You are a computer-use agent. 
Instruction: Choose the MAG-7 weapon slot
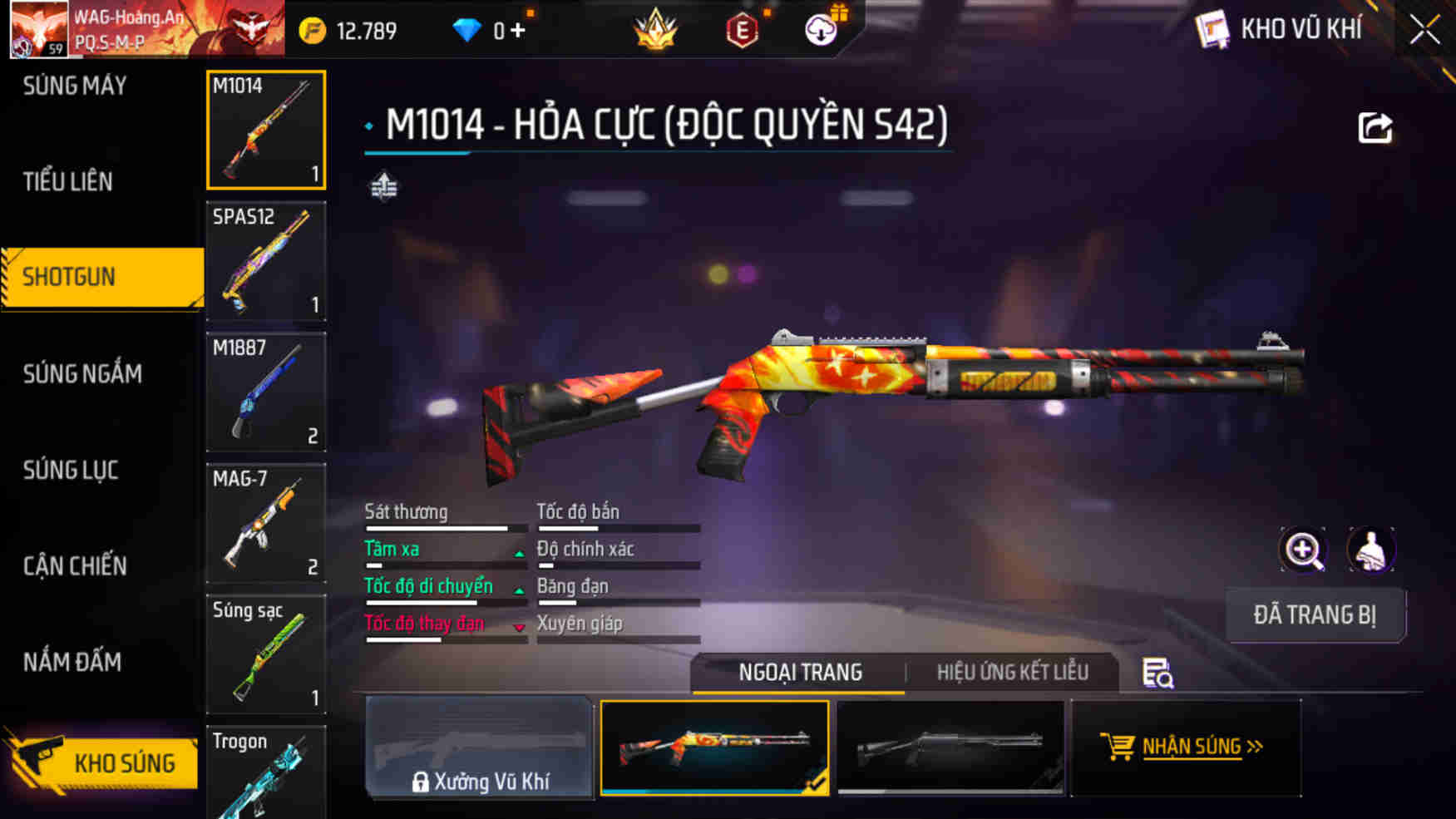pos(266,523)
